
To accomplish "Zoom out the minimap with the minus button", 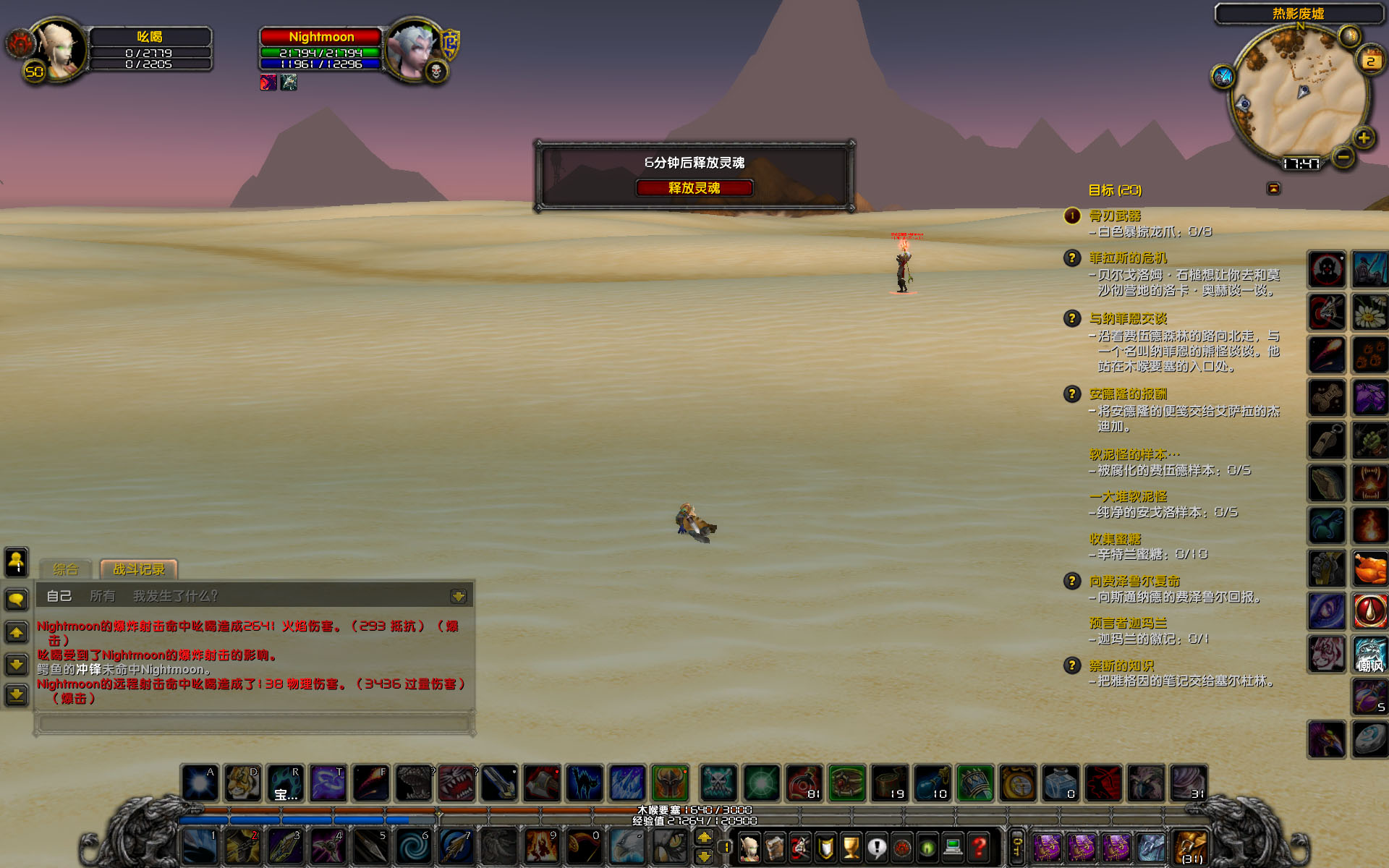I will pos(1343,156).
